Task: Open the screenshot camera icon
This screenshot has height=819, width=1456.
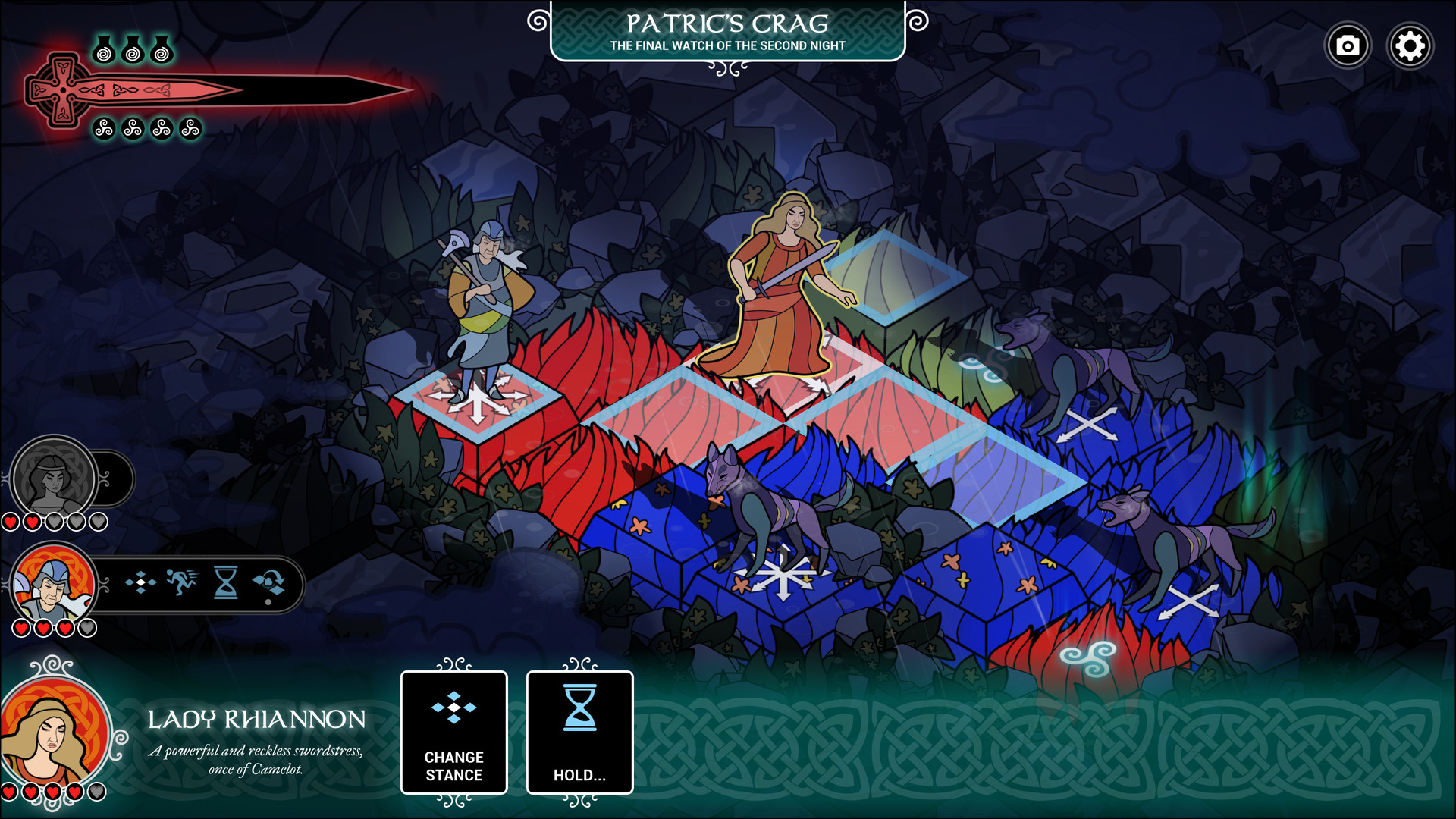Action: point(1348,45)
